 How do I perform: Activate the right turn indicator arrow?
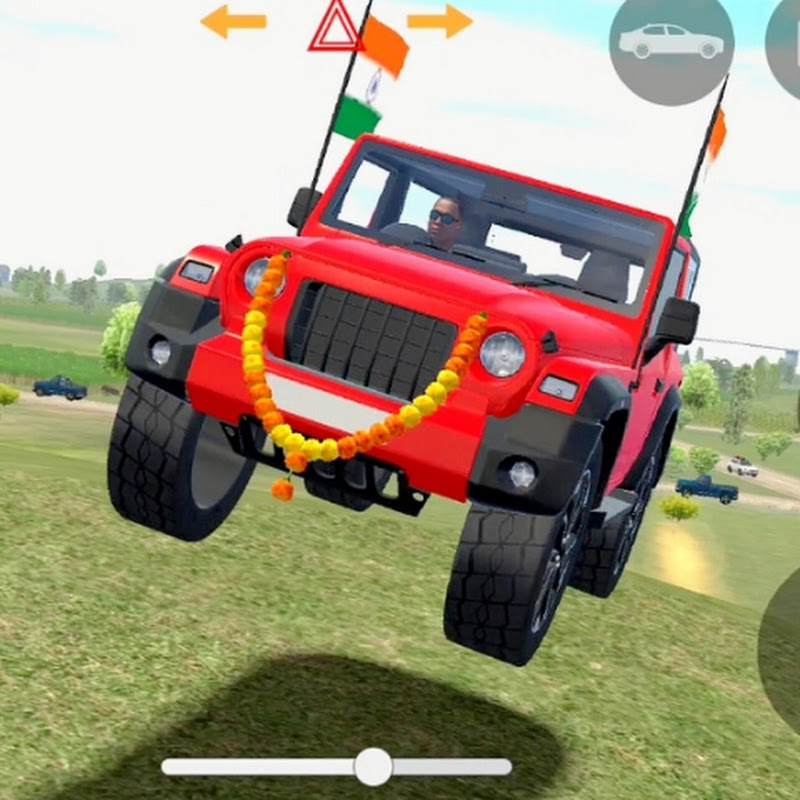tap(439, 21)
